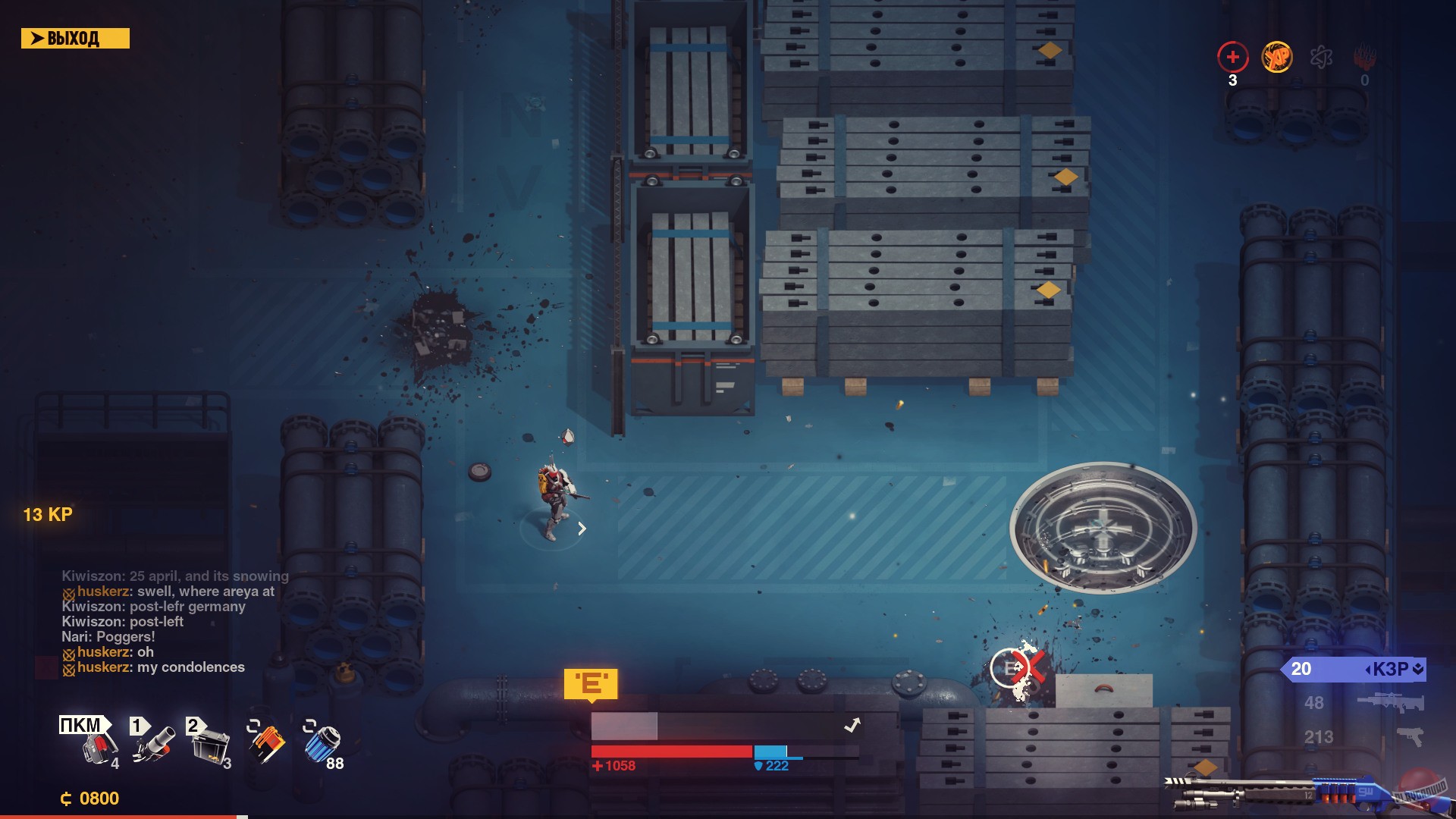Expand the arrow marker next to the player

pos(582,529)
